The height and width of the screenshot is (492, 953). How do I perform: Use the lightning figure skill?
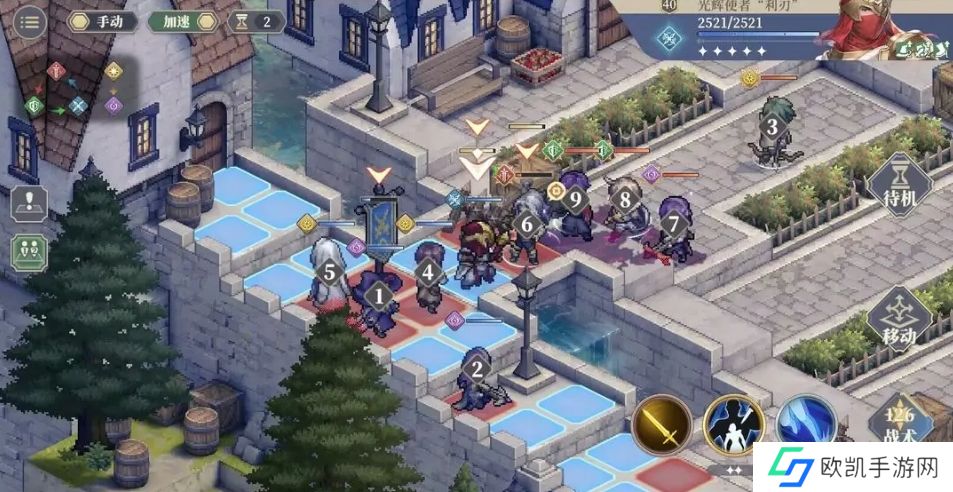click(x=735, y=426)
